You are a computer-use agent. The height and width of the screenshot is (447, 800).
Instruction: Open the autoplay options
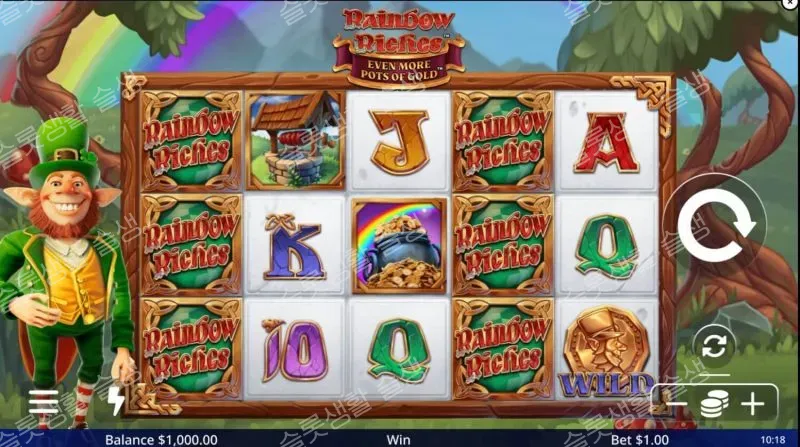(712, 347)
